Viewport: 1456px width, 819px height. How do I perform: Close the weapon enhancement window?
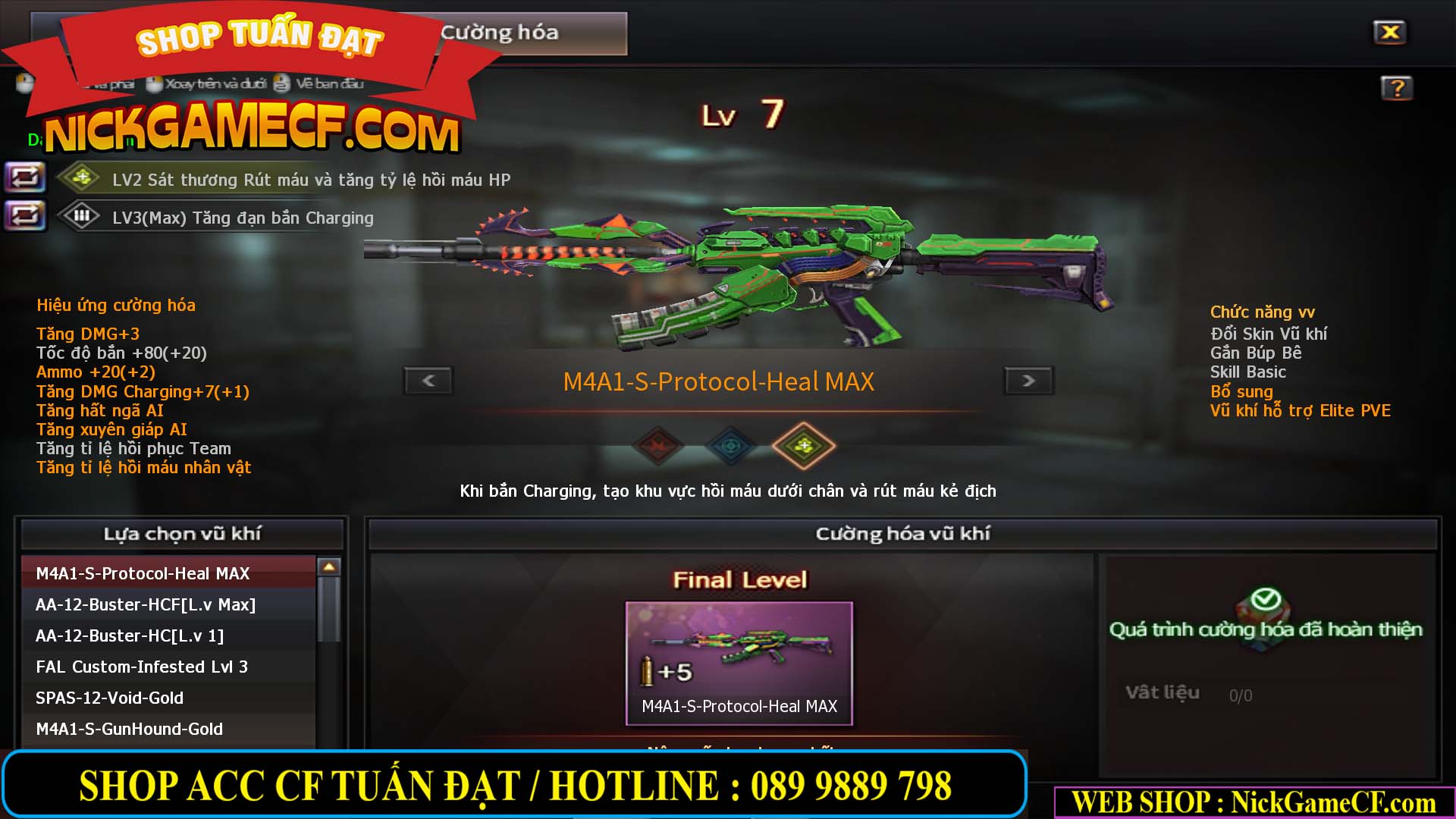[1389, 33]
